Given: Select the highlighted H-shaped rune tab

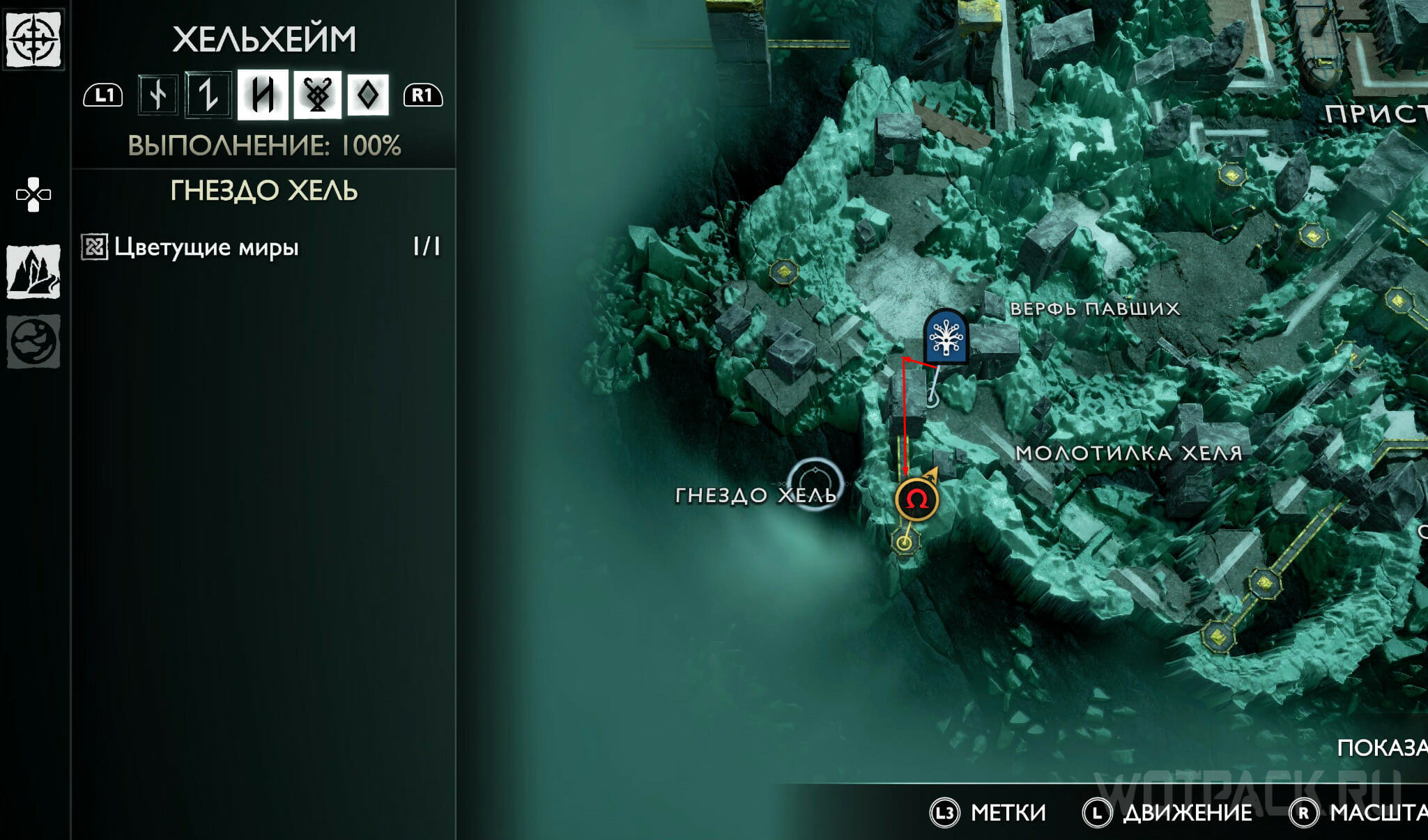Looking at the screenshot, I should coord(263,95).
